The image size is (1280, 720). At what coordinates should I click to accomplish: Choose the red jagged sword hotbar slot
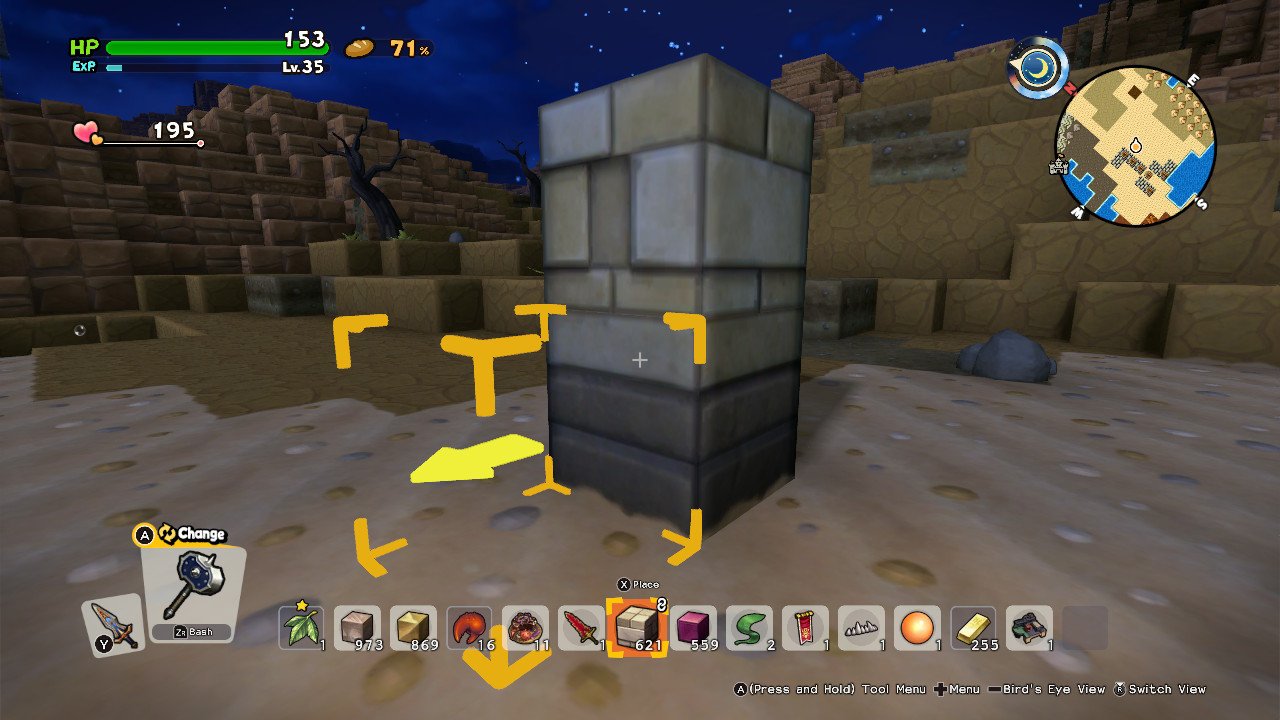click(x=581, y=628)
